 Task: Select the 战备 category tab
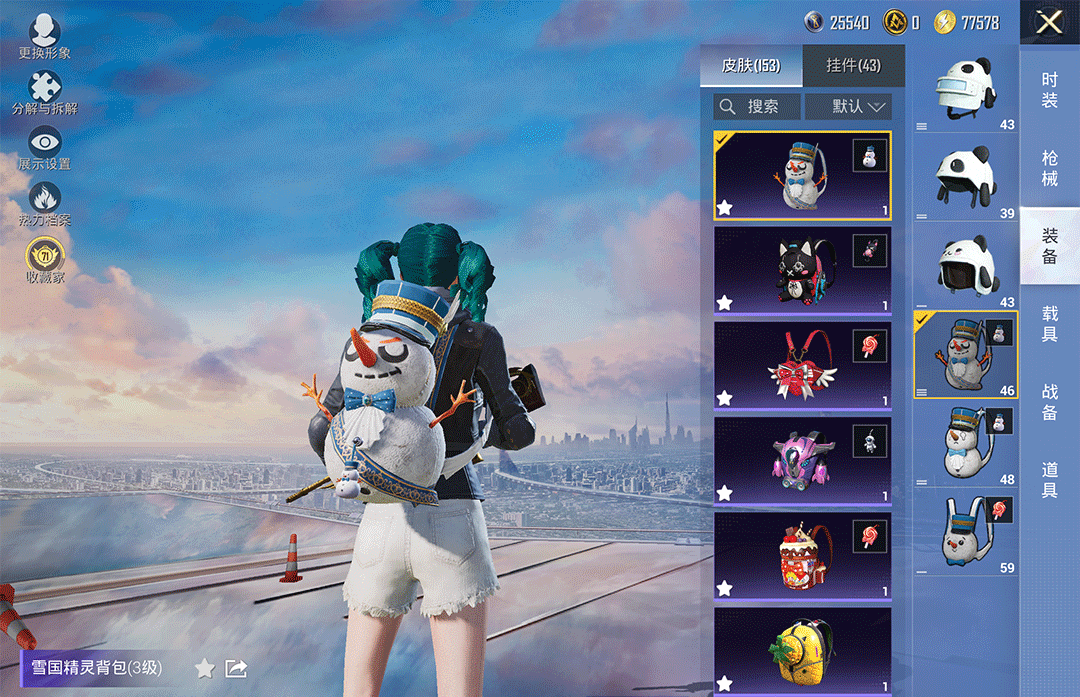coord(1049,401)
